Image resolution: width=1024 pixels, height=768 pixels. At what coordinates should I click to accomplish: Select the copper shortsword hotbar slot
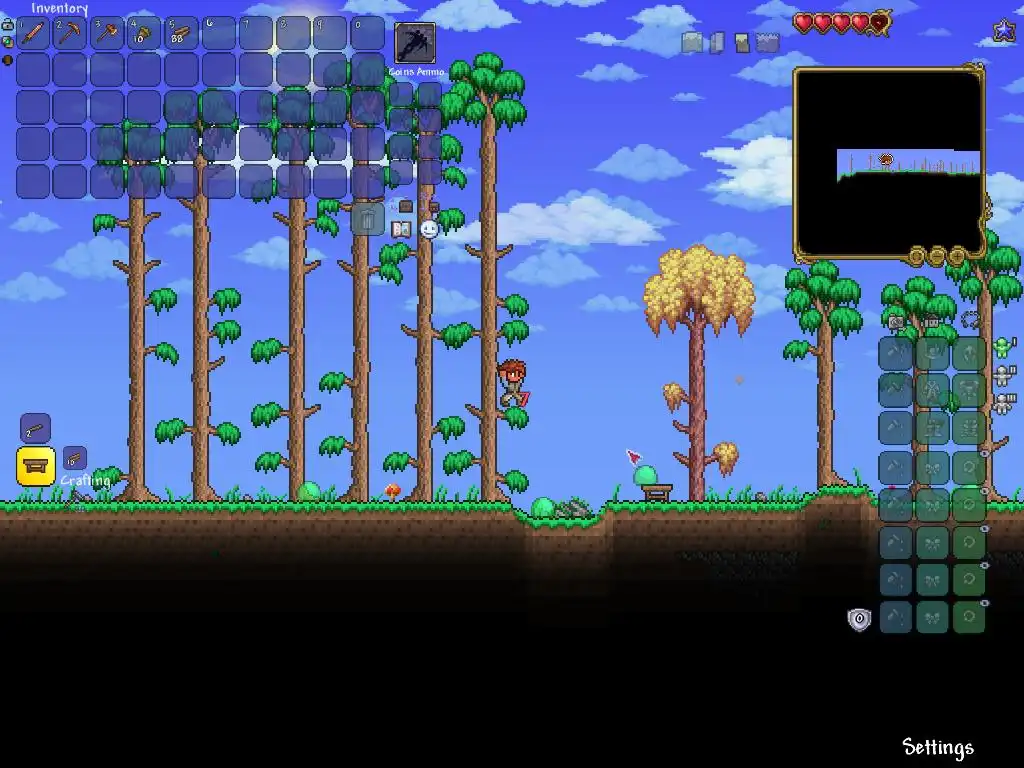coord(34,34)
